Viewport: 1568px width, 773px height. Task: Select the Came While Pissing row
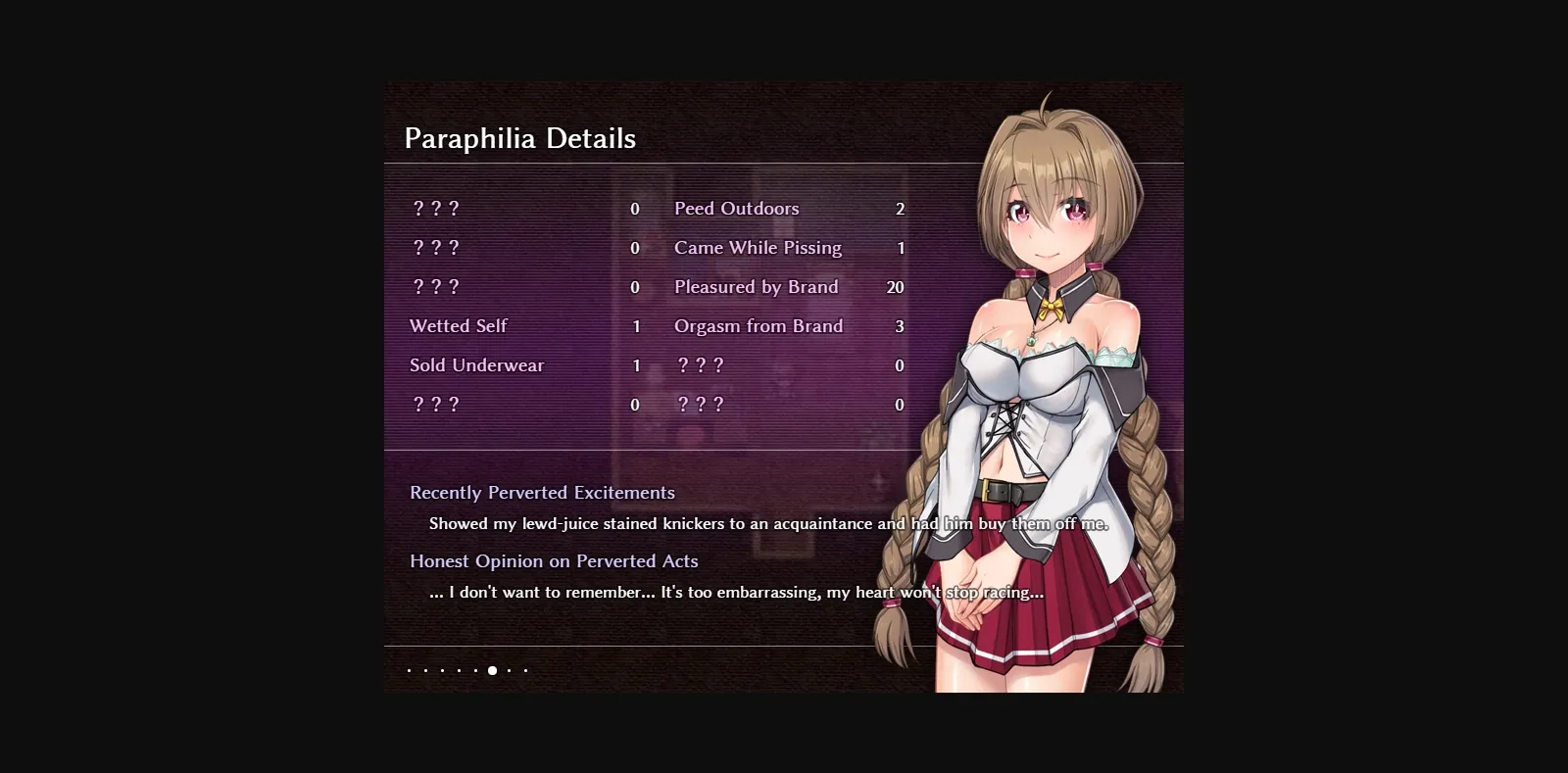758,247
